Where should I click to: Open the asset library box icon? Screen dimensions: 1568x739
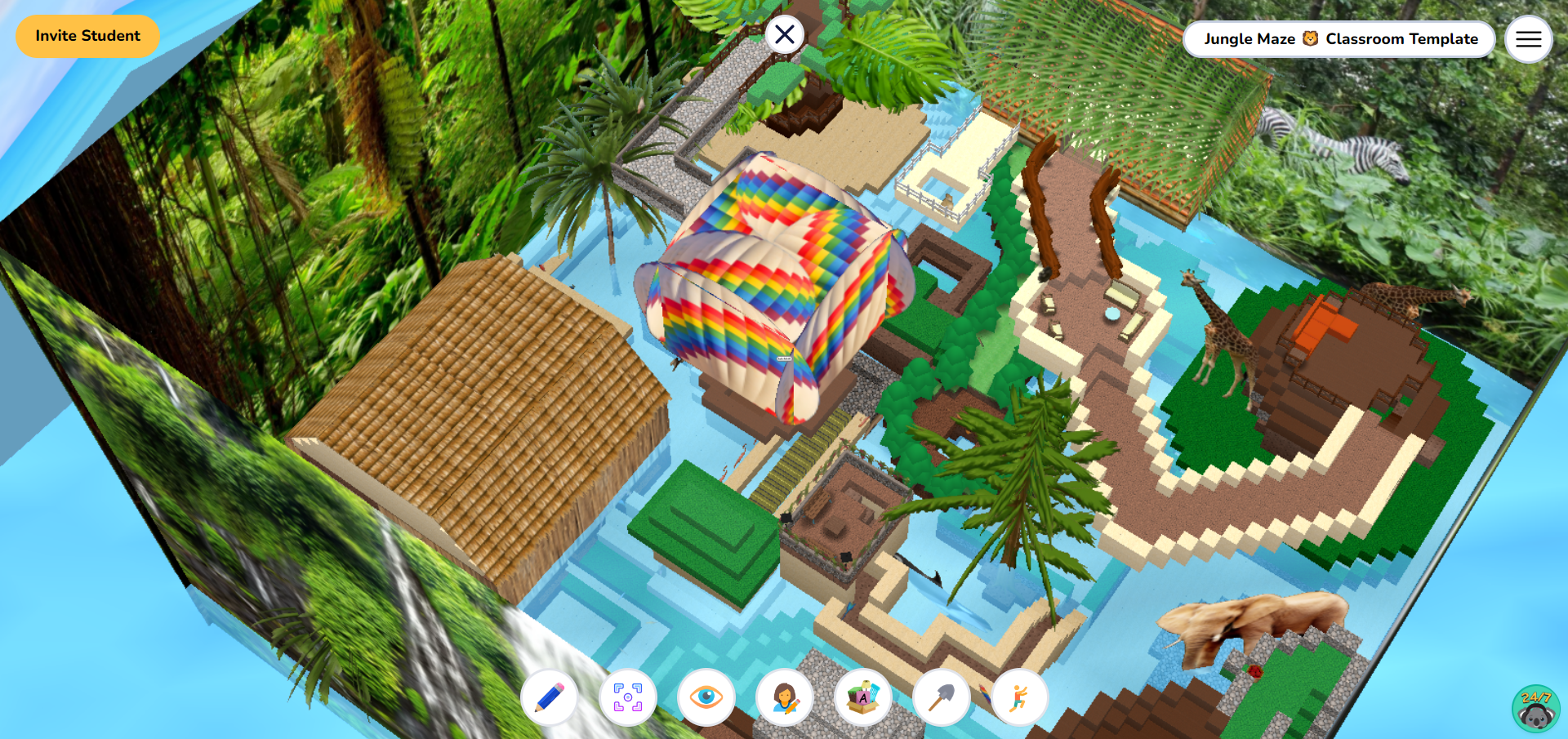pyautogui.click(x=863, y=698)
